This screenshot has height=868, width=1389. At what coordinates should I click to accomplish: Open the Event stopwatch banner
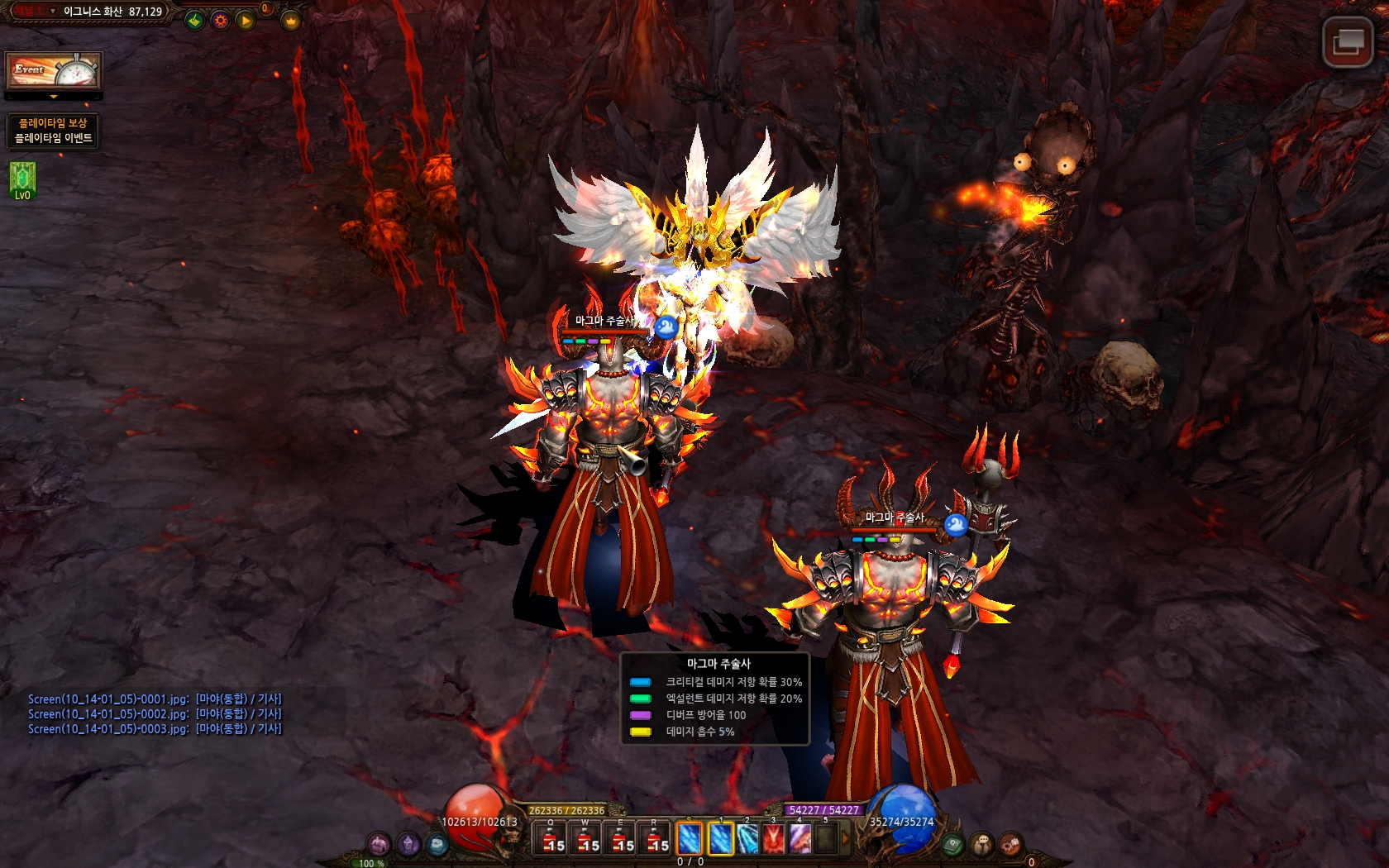coord(54,71)
